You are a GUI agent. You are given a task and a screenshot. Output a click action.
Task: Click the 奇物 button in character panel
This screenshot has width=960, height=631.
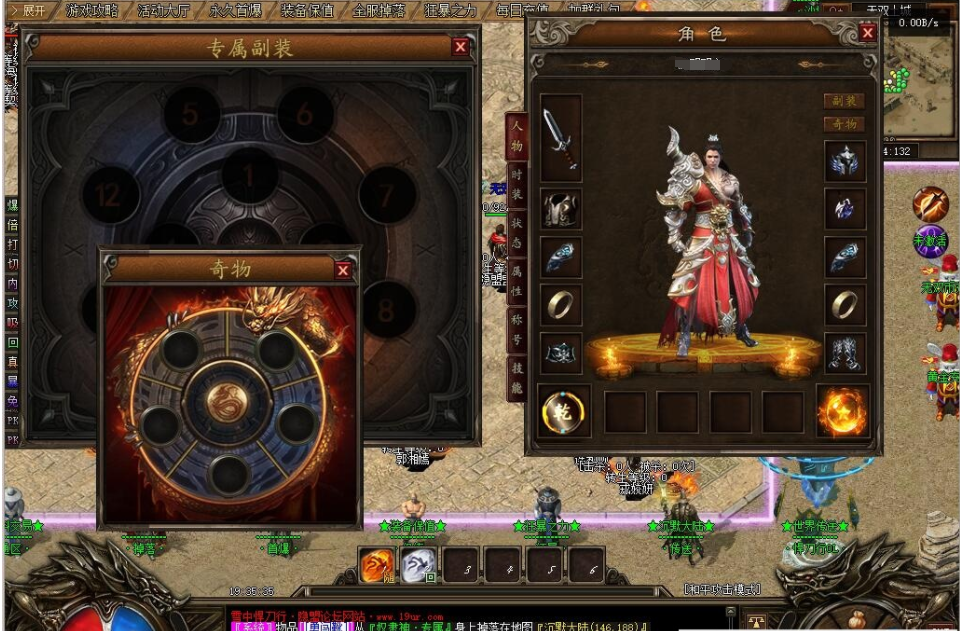(843, 124)
